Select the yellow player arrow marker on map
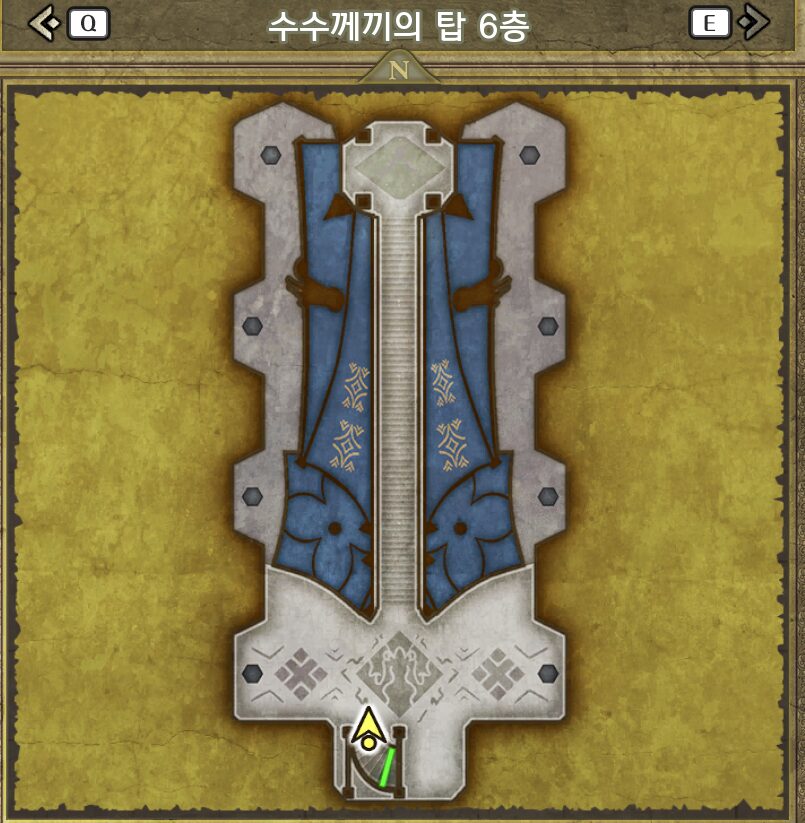Viewport: 805px width, 823px height. click(x=369, y=727)
